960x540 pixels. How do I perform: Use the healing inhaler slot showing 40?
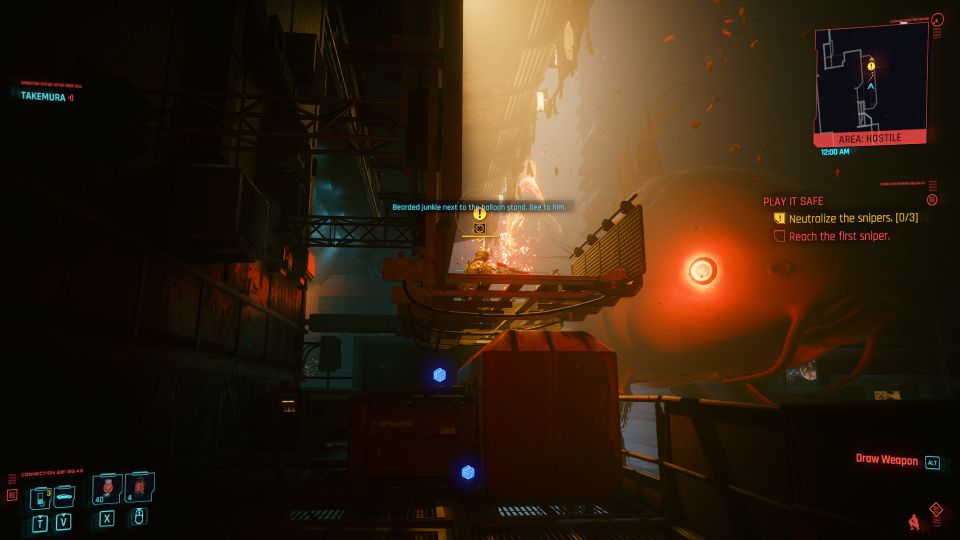(103, 491)
